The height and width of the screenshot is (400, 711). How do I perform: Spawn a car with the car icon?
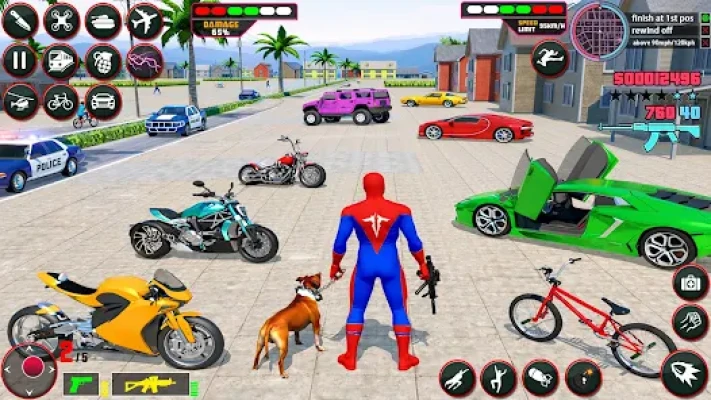coord(103,101)
